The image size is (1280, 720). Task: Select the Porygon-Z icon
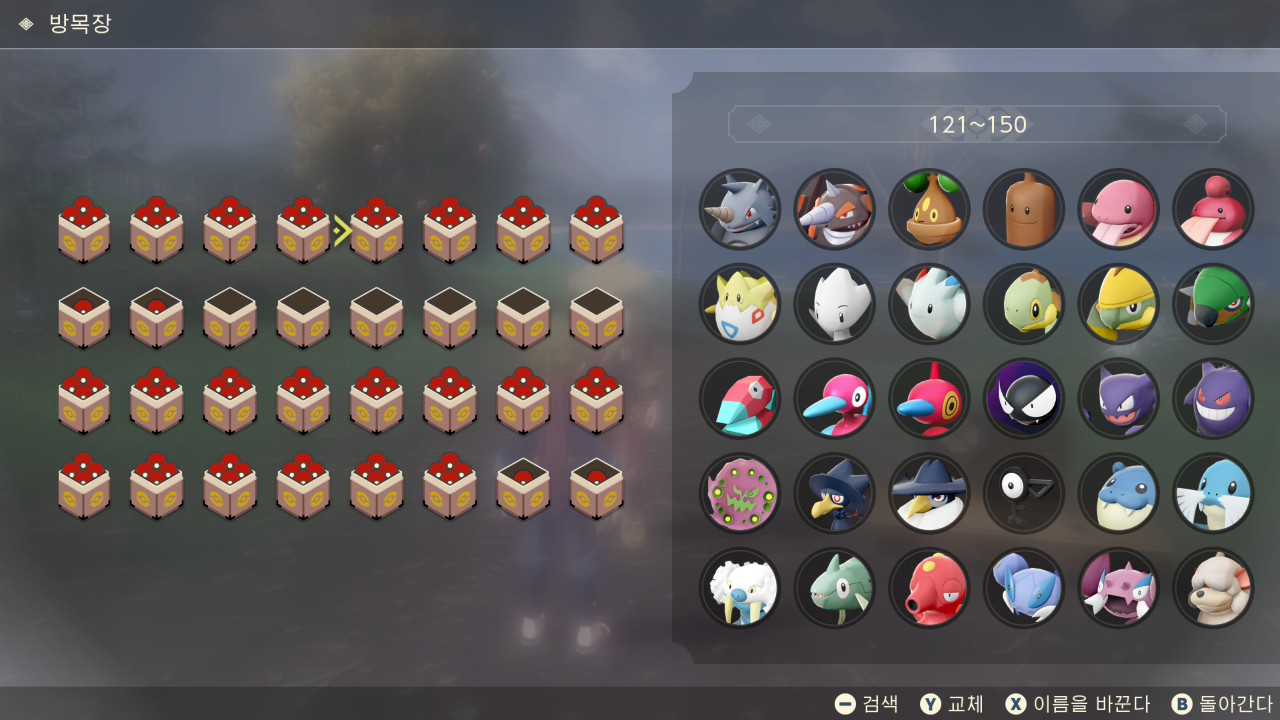(929, 399)
